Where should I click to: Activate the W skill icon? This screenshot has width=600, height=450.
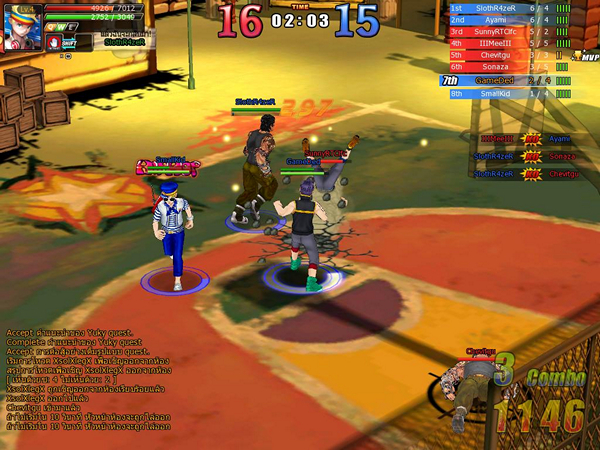tap(60, 27)
